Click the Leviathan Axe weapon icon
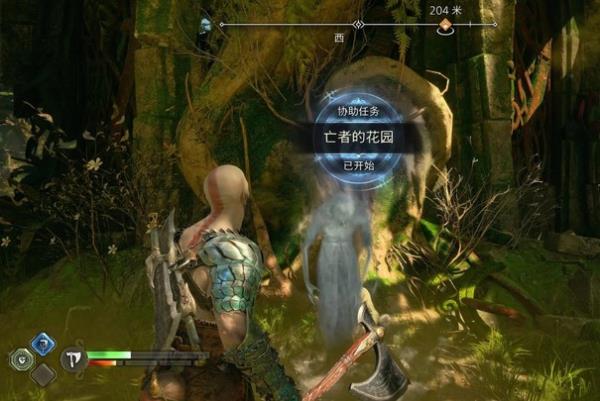 [x=73, y=359]
